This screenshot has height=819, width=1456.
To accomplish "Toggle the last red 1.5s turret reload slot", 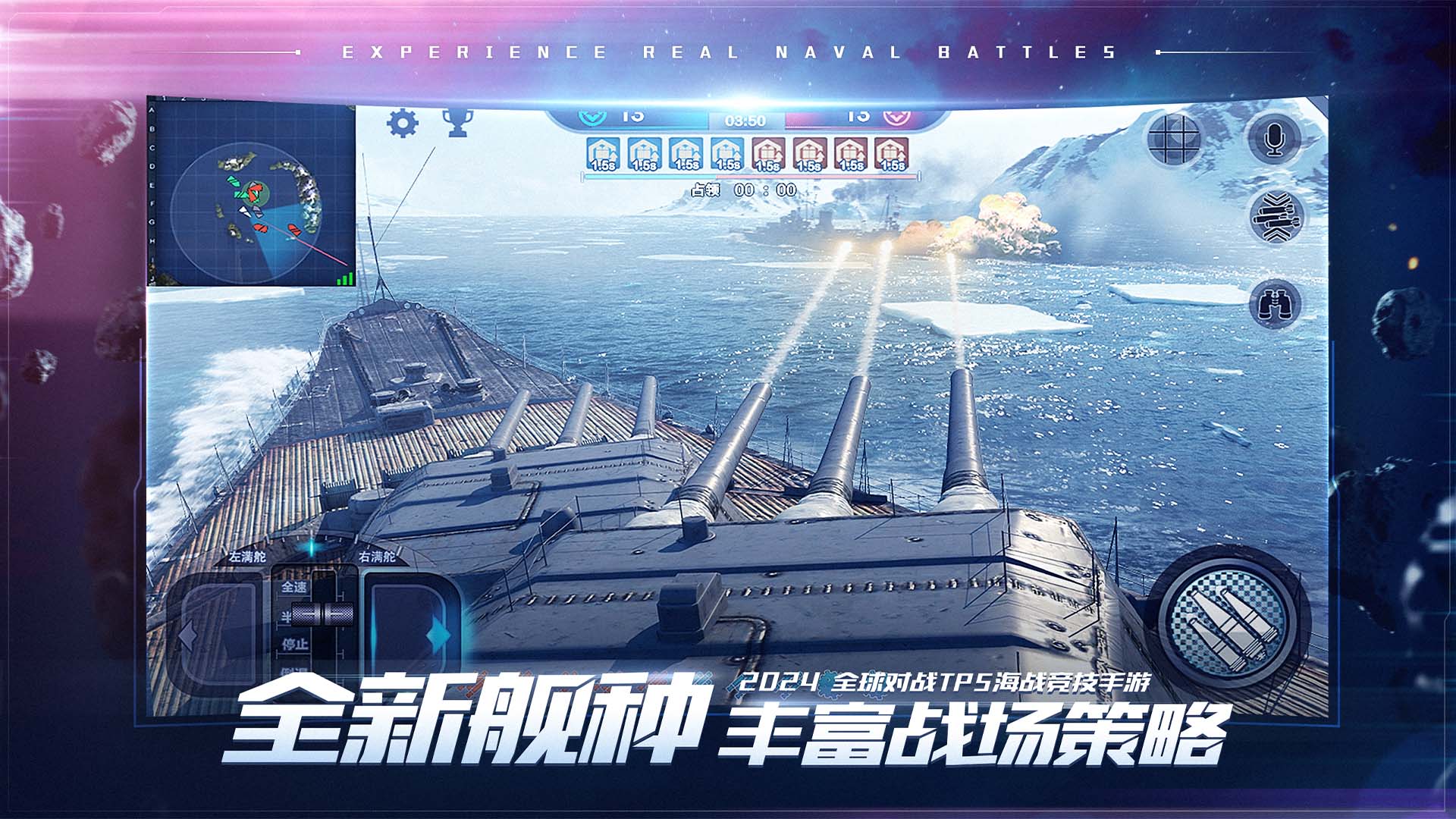I will tap(891, 154).
